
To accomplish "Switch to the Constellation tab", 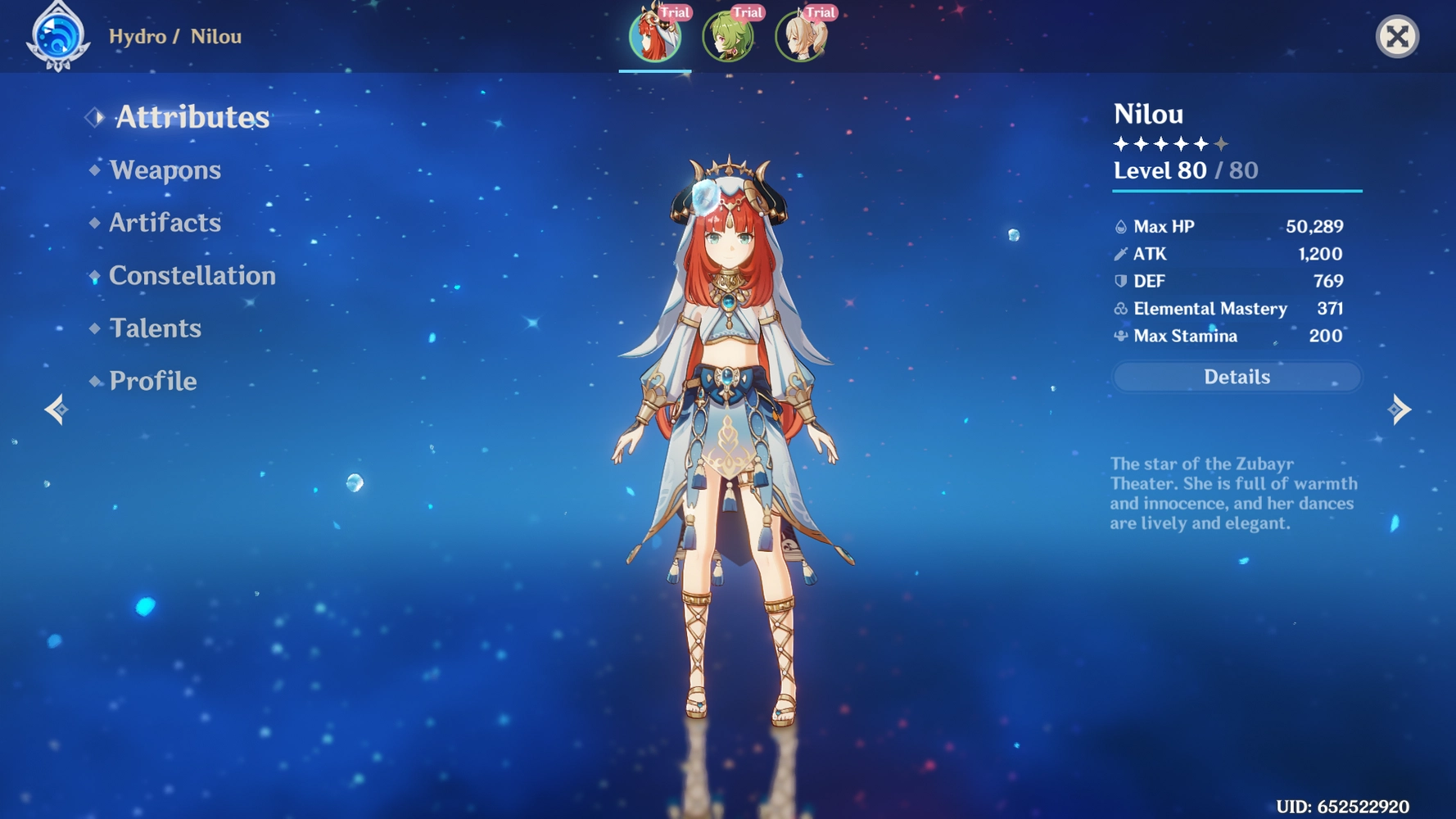I will 191,276.
